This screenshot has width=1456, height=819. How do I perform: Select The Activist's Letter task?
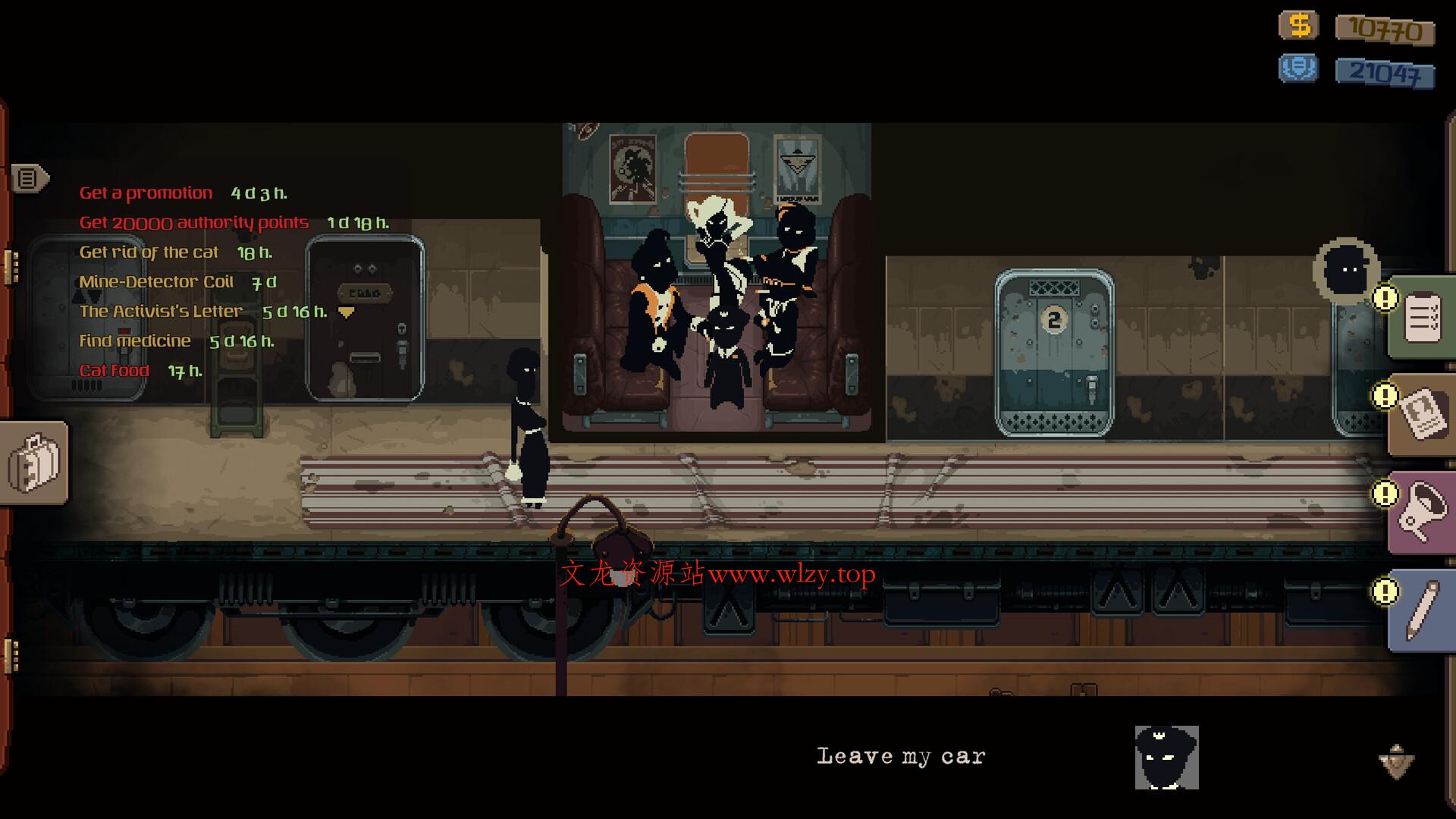pyautogui.click(x=161, y=312)
